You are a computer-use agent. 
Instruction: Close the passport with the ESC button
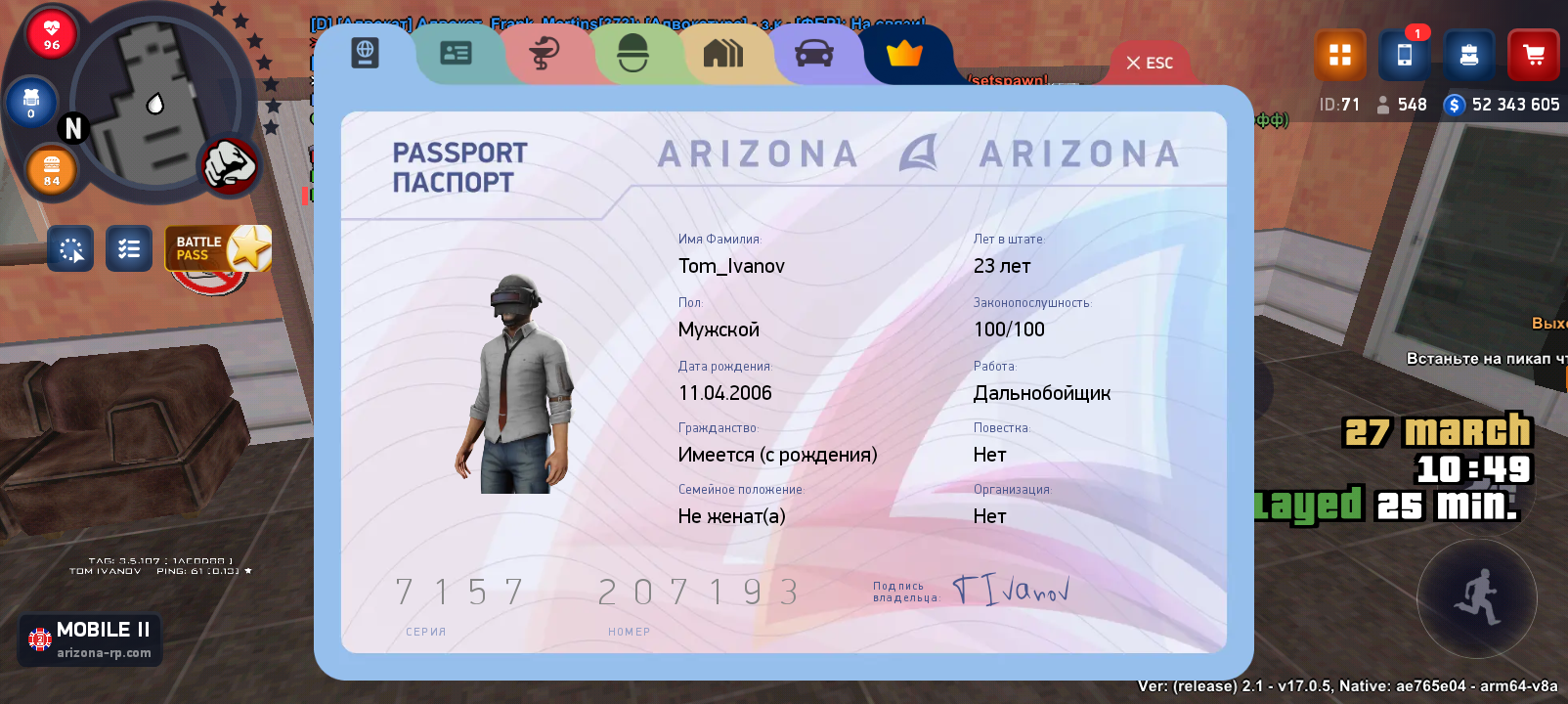coord(1150,63)
